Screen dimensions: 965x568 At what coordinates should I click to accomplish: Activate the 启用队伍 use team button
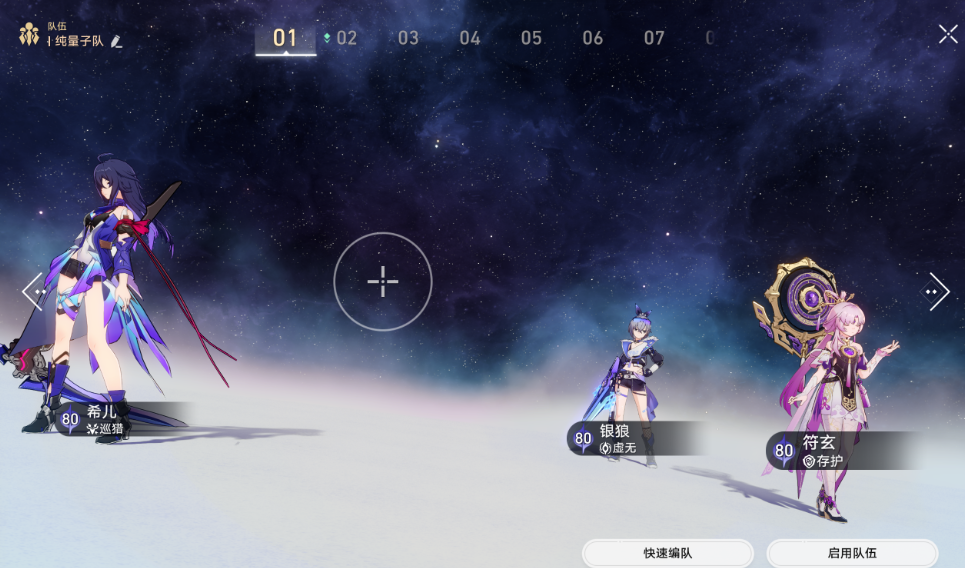852,553
